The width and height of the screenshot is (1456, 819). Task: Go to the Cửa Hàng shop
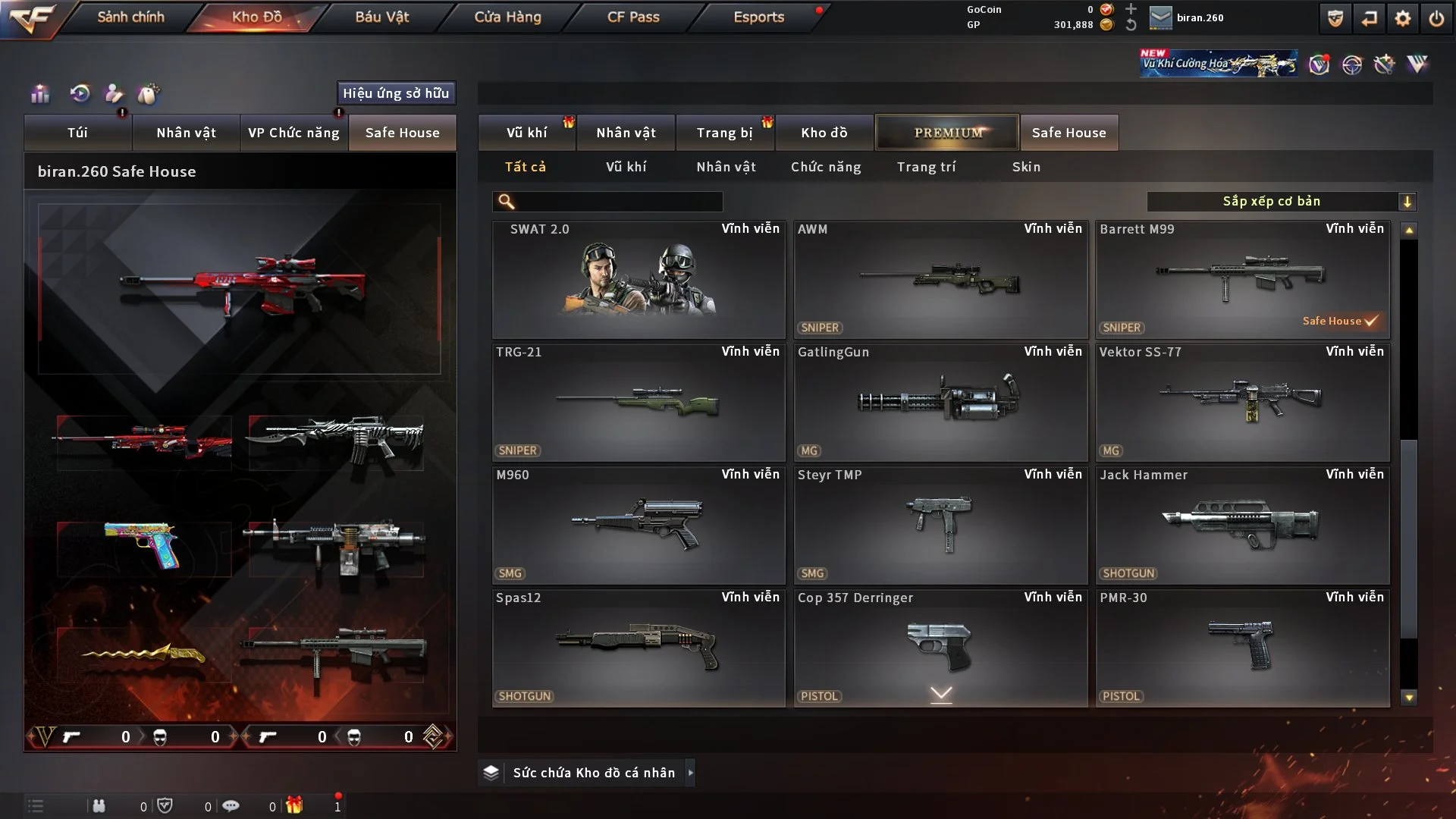[507, 17]
